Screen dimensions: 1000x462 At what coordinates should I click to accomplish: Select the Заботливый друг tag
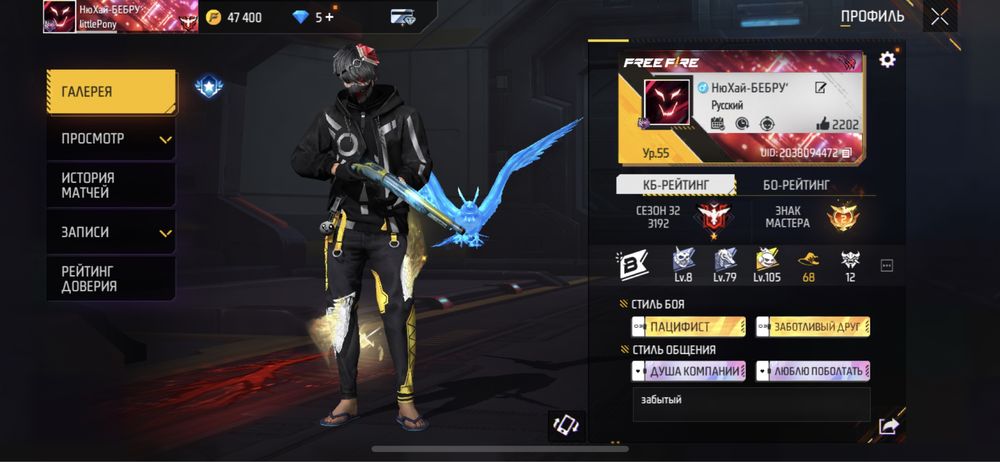(813, 327)
